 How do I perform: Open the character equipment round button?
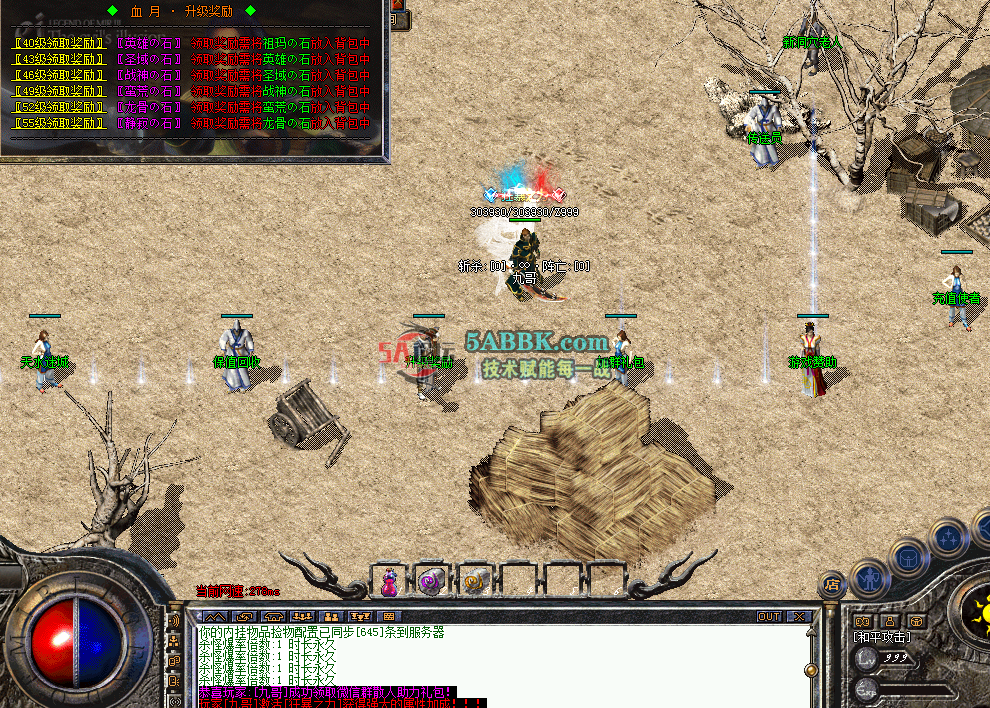click(x=868, y=578)
